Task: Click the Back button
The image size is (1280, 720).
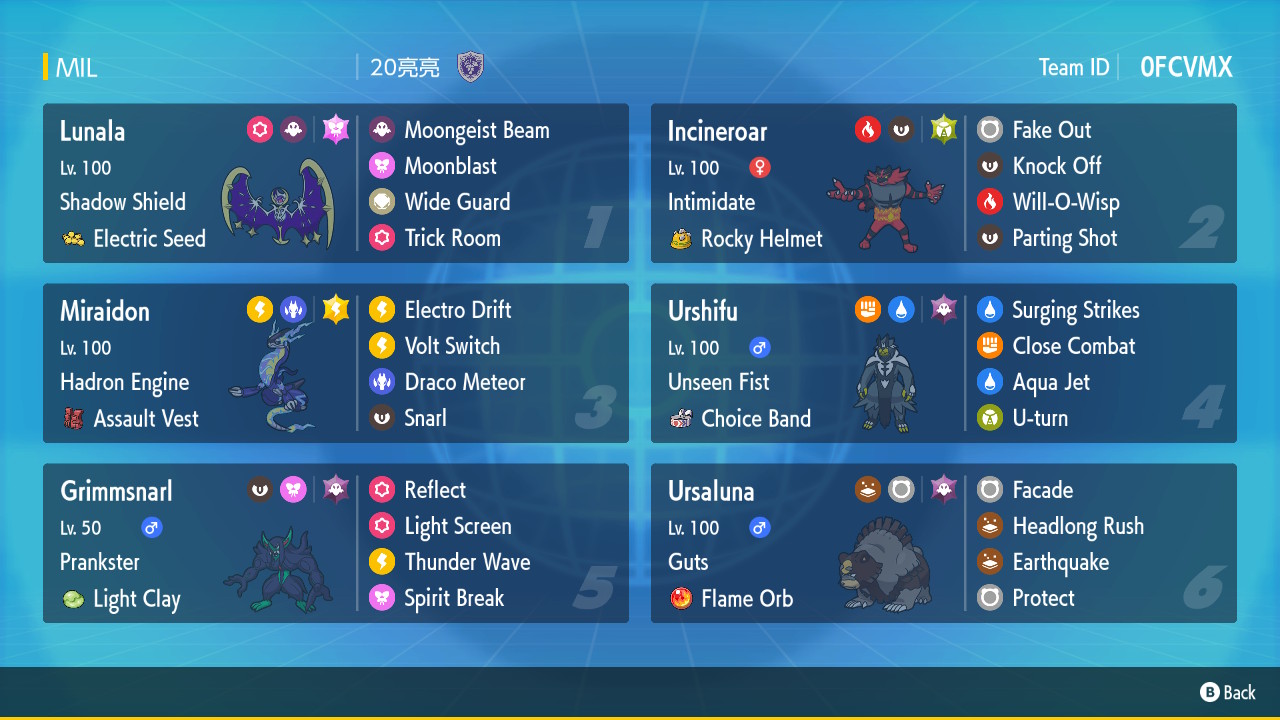Action: pos(1228,692)
